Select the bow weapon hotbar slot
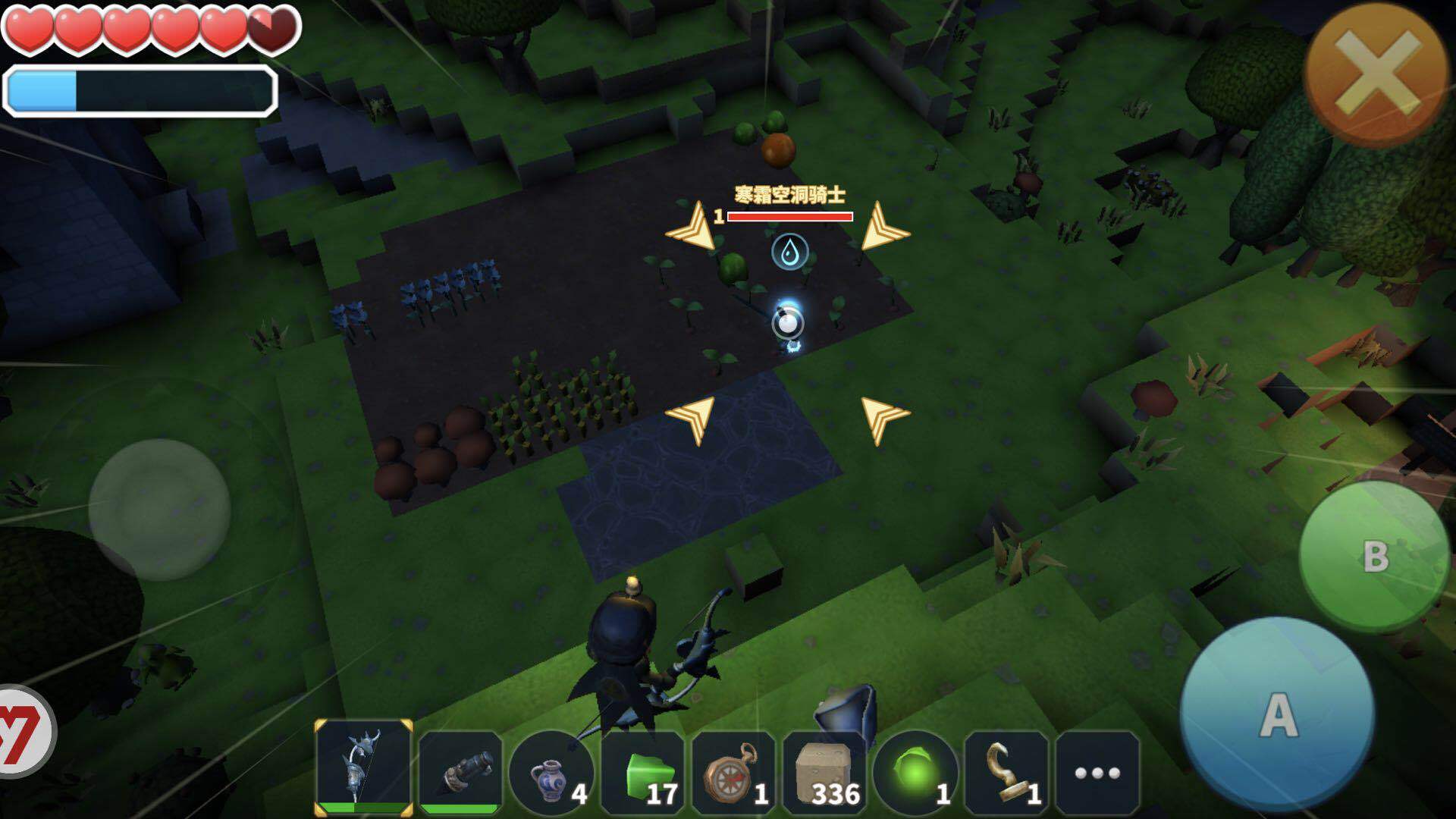The height and width of the screenshot is (819, 1456). click(x=364, y=767)
